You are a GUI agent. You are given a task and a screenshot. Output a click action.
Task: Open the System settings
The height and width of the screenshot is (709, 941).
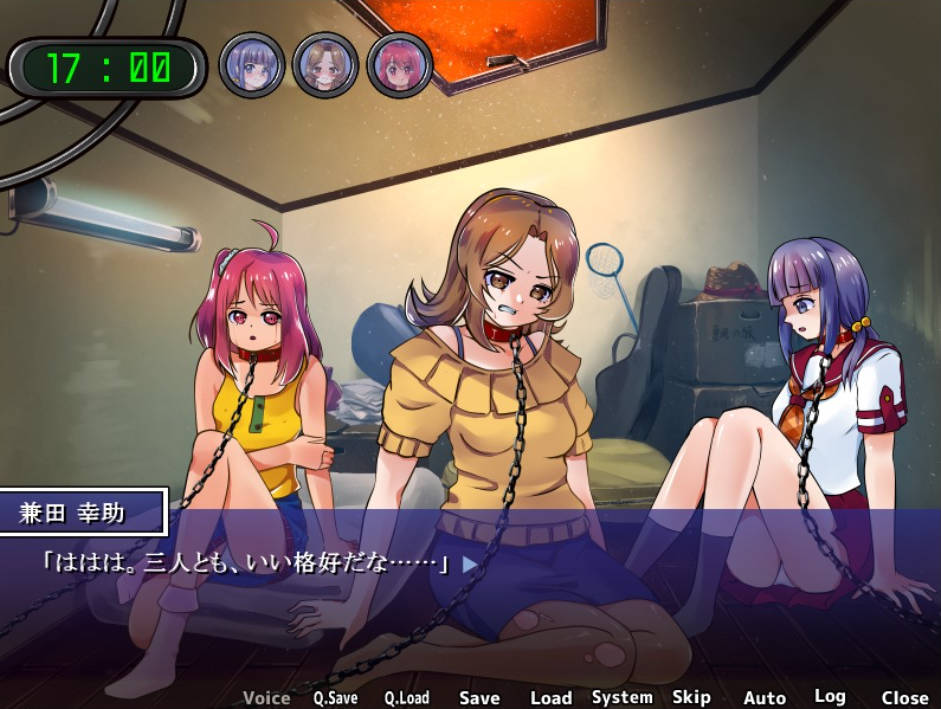pyautogui.click(x=622, y=697)
